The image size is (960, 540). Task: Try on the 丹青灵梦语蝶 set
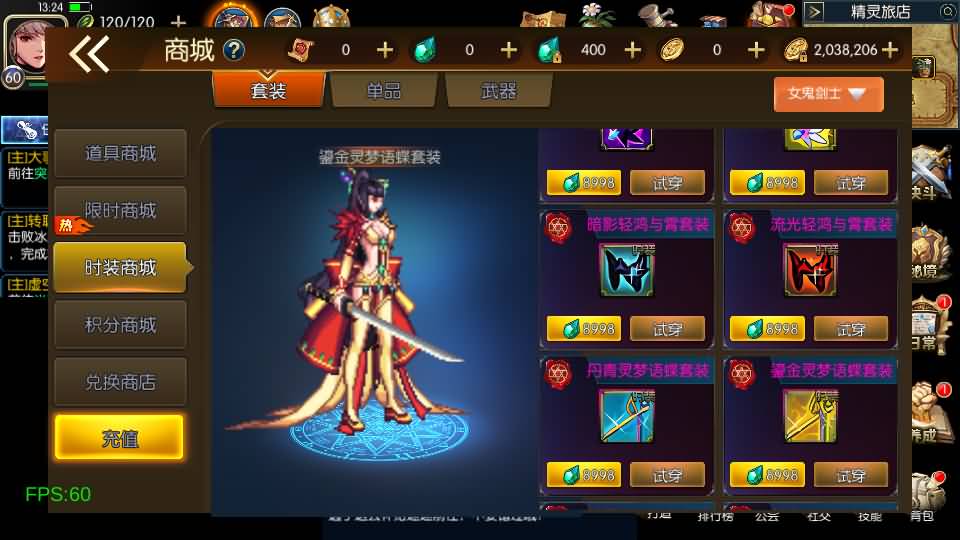pyautogui.click(x=667, y=475)
